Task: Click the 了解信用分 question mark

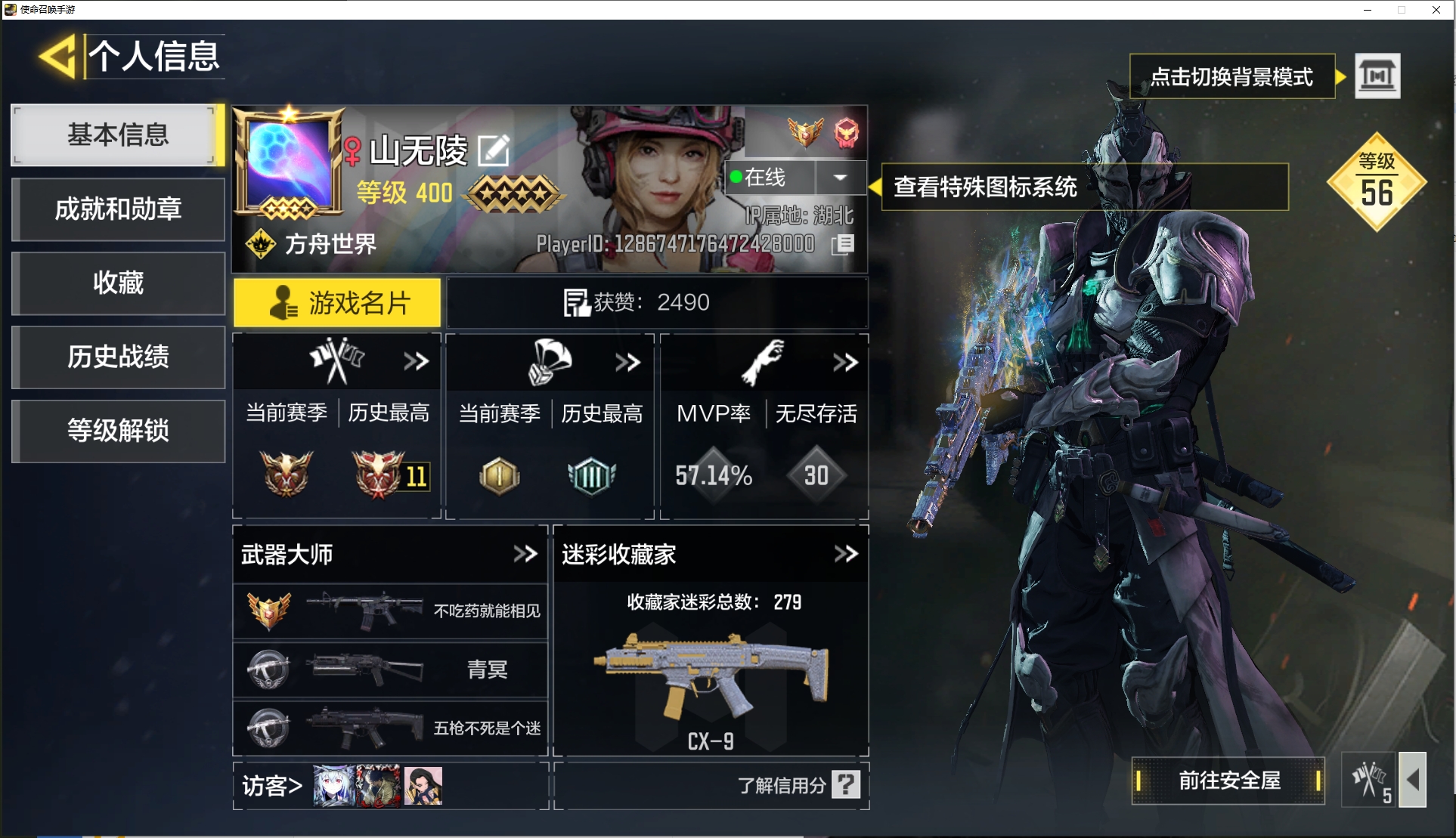Action: (x=846, y=784)
